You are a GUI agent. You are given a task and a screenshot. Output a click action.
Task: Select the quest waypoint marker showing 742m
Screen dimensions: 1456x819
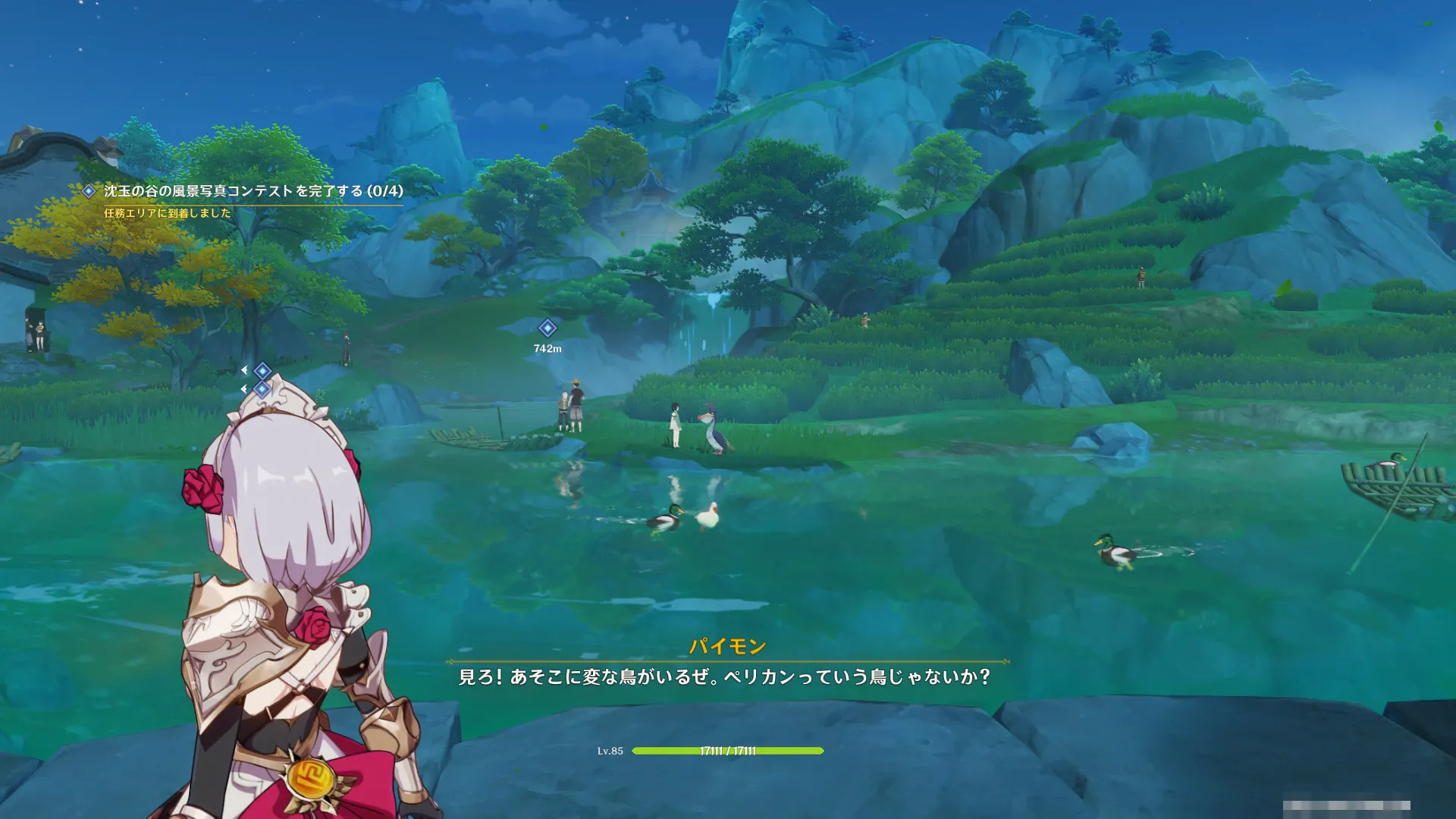pyautogui.click(x=548, y=328)
